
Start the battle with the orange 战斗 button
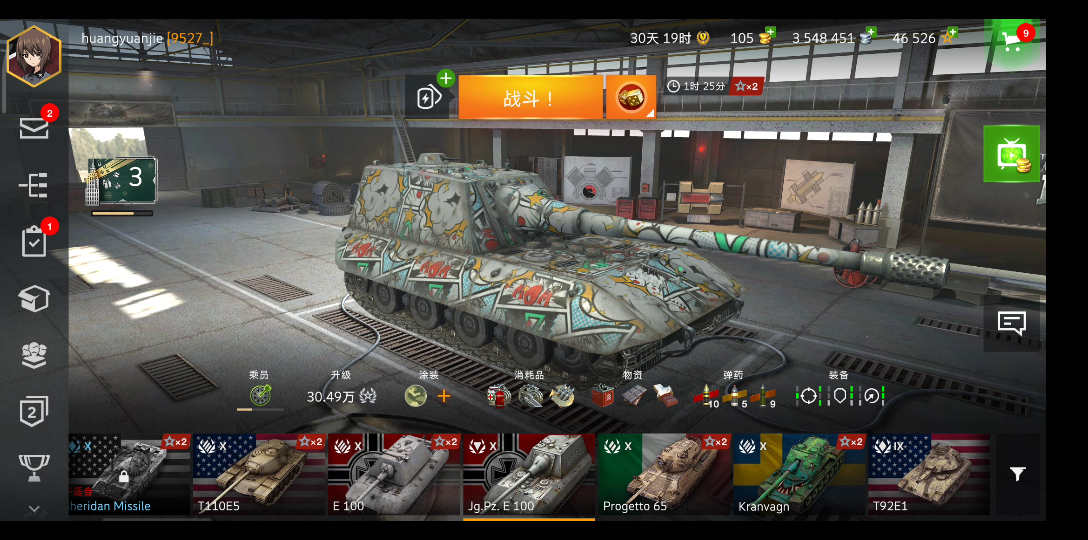[530, 98]
